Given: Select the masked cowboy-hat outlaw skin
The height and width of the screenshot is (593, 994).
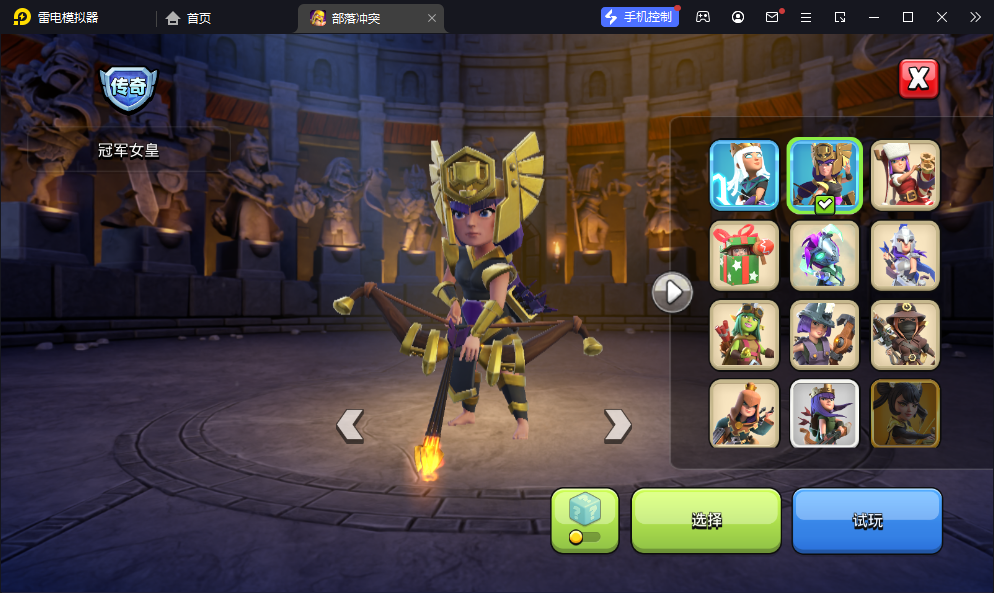Looking at the screenshot, I should [x=904, y=335].
